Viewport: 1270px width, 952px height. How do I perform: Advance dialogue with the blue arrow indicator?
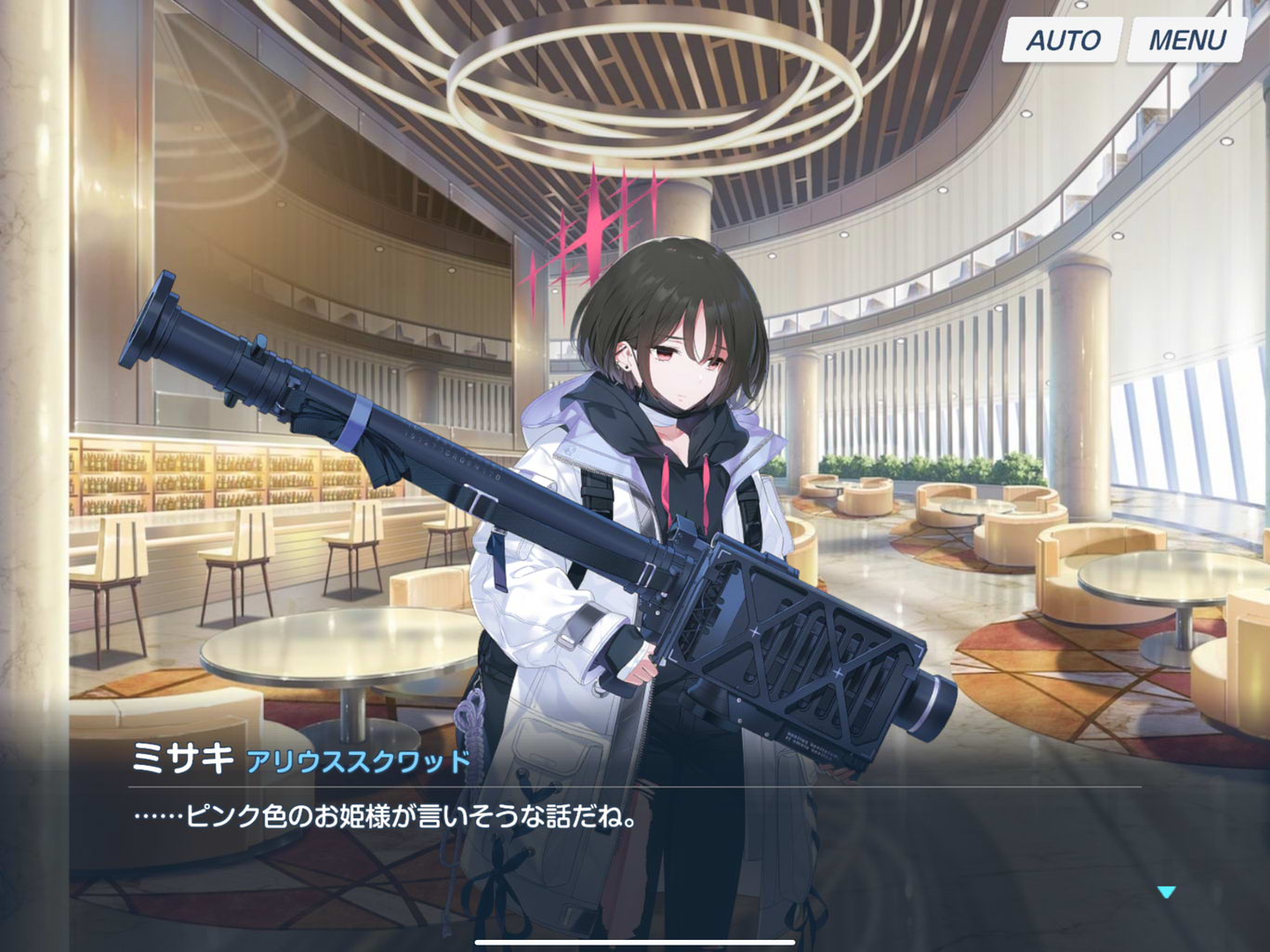[1167, 892]
